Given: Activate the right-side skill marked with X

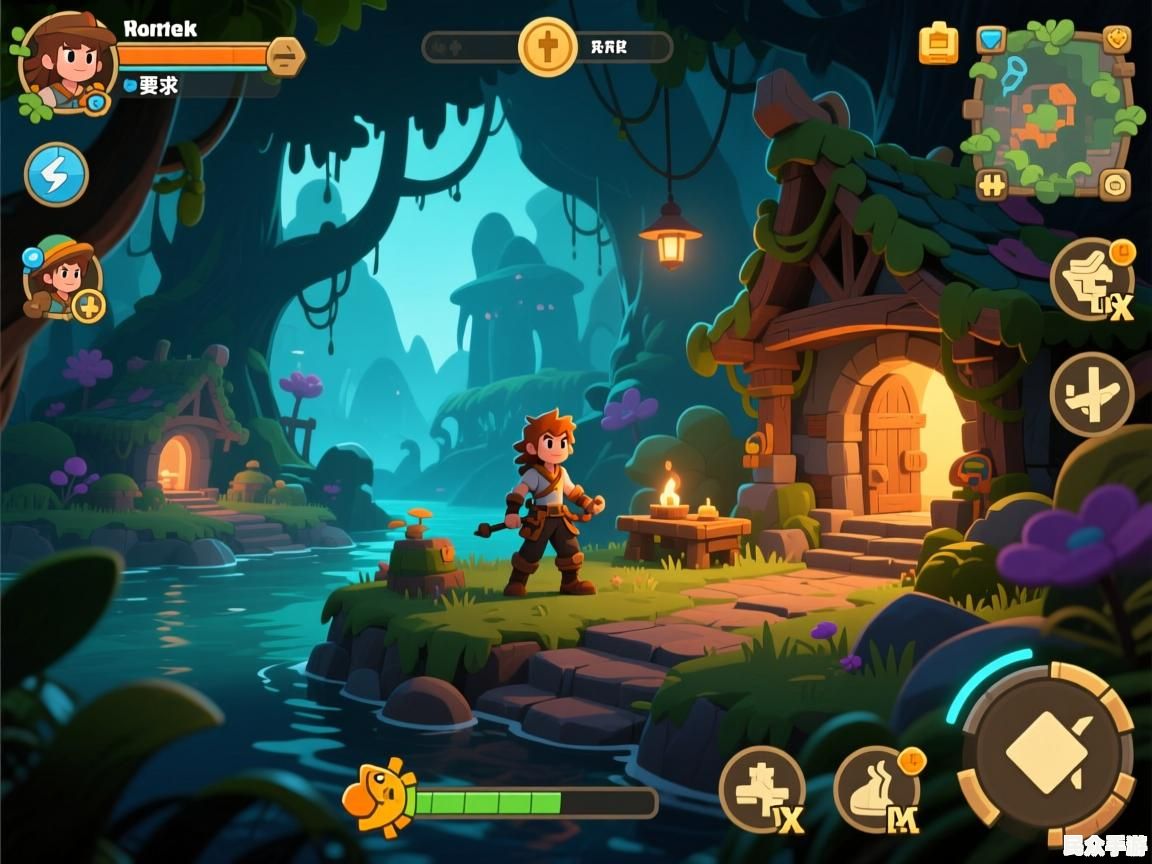Looking at the screenshot, I should click(1092, 279).
